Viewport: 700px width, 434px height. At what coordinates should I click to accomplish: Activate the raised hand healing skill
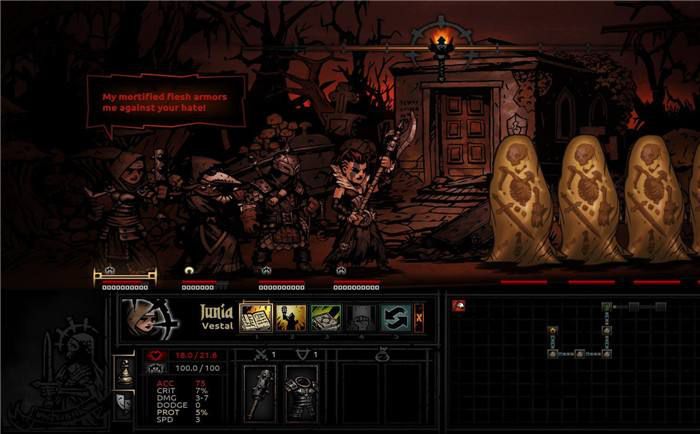click(x=291, y=318)
